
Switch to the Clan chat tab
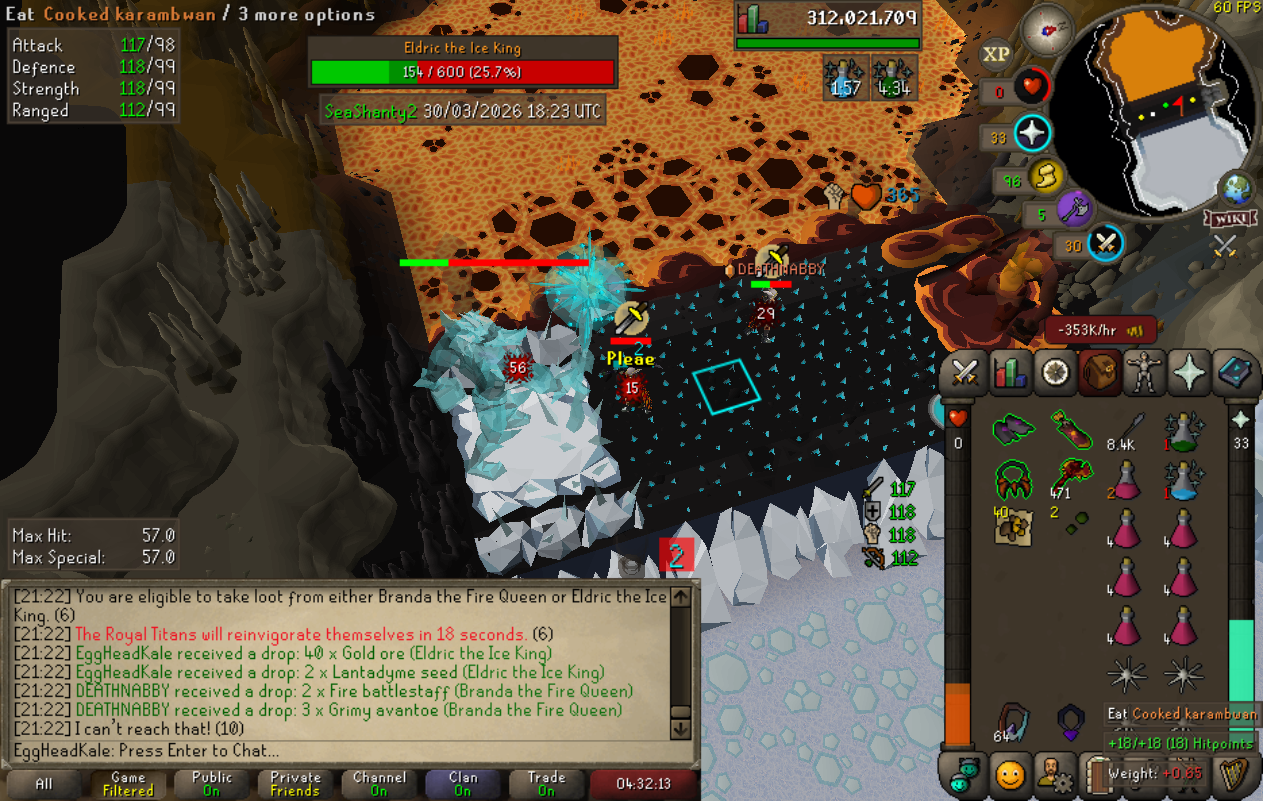(x=463, y=783)
